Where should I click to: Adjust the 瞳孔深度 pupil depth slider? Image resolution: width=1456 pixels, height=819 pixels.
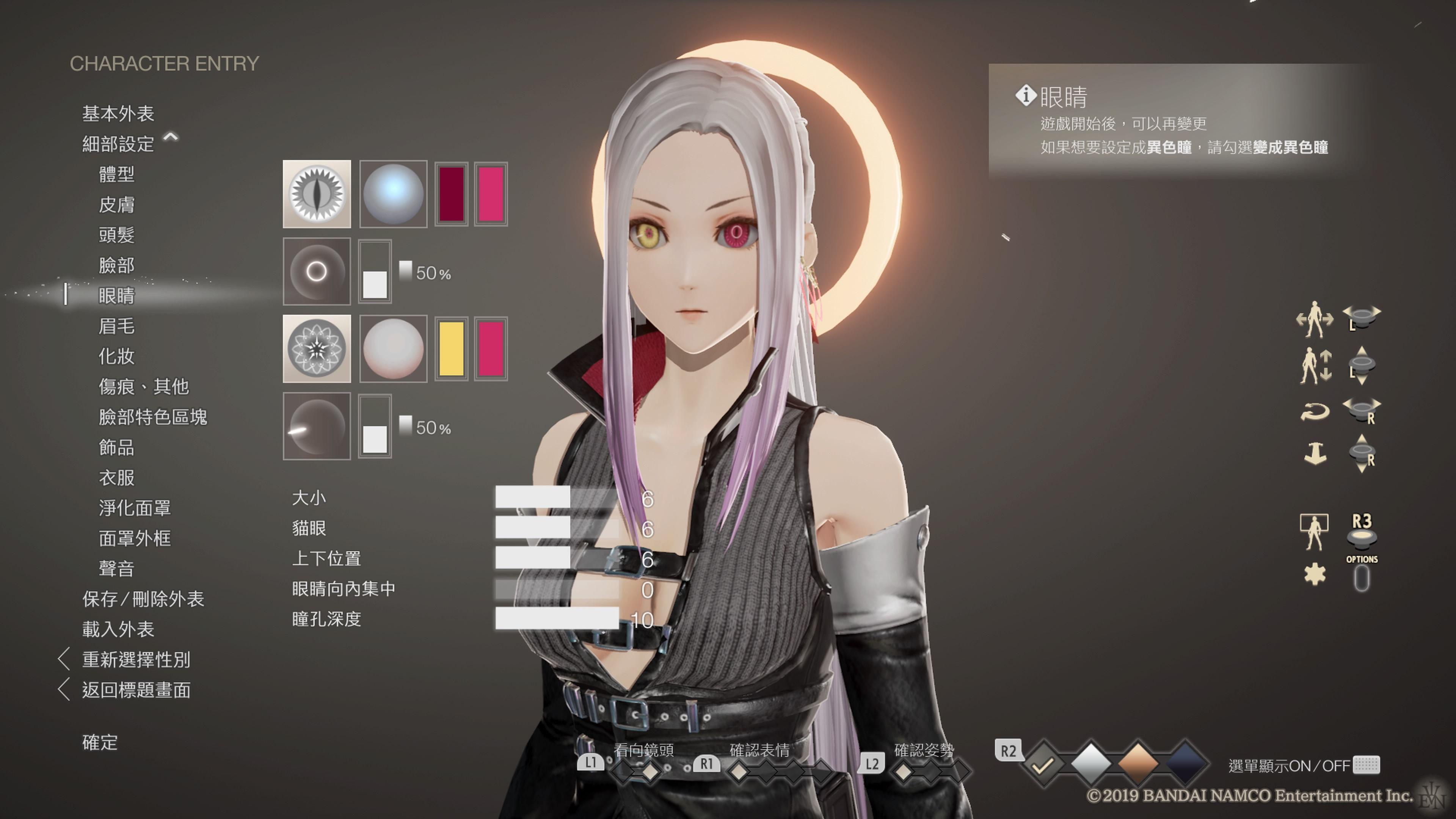tap(557, 619)
